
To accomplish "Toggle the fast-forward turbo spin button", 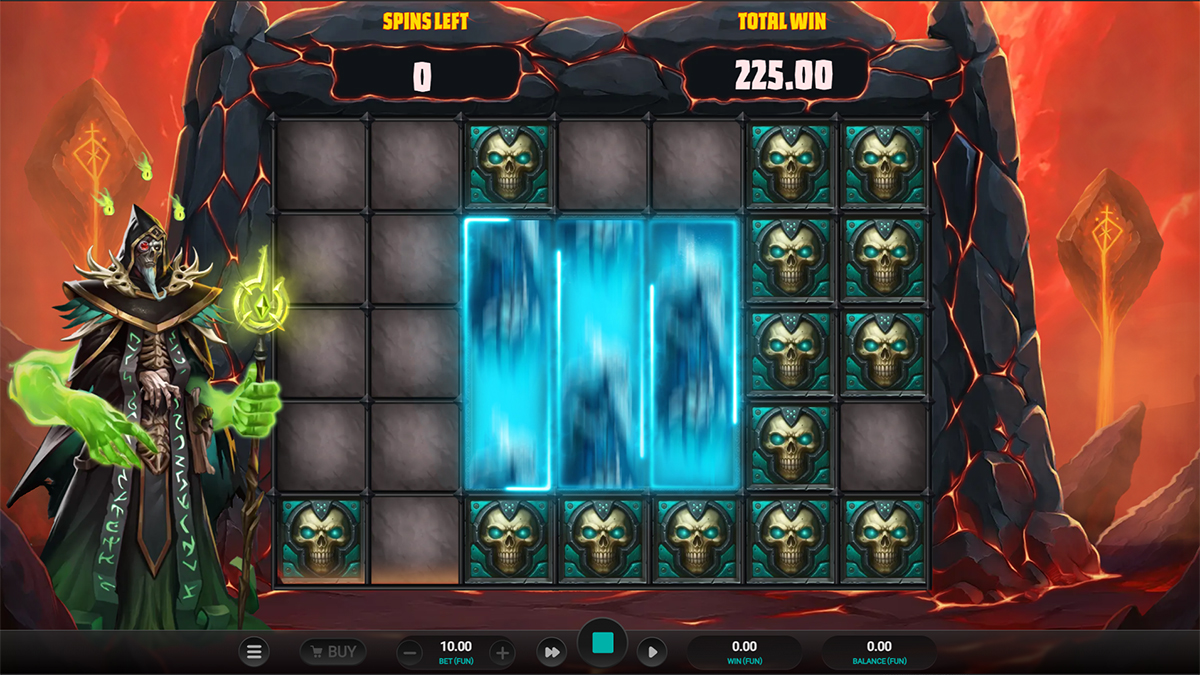I will click(551, 653).
